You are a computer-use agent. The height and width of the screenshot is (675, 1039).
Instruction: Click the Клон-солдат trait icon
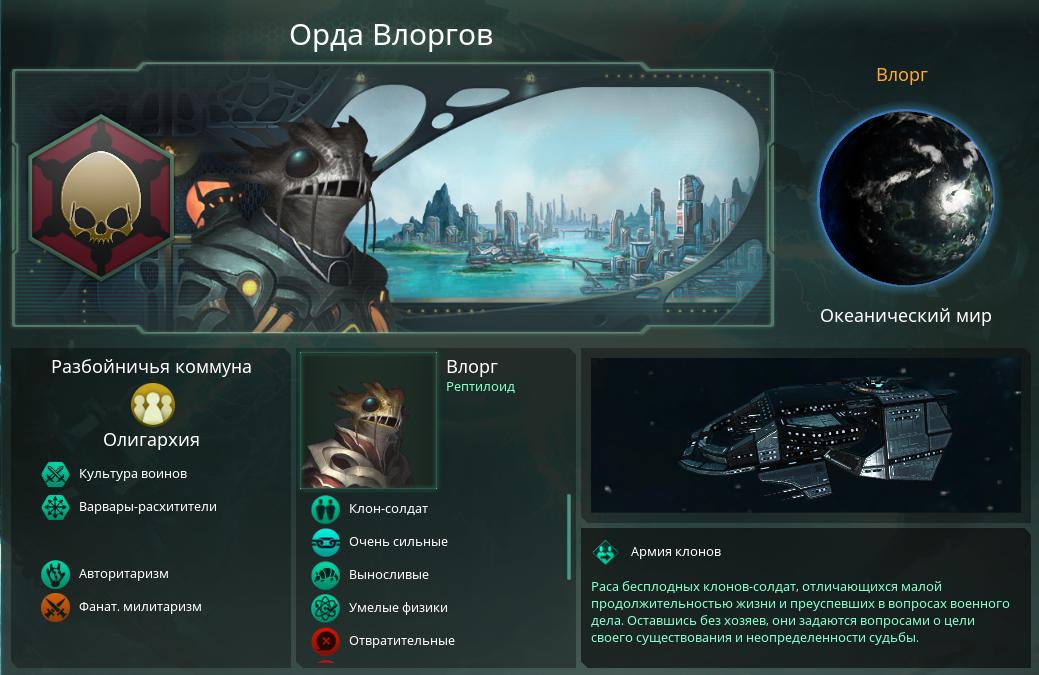pos(326,509)
